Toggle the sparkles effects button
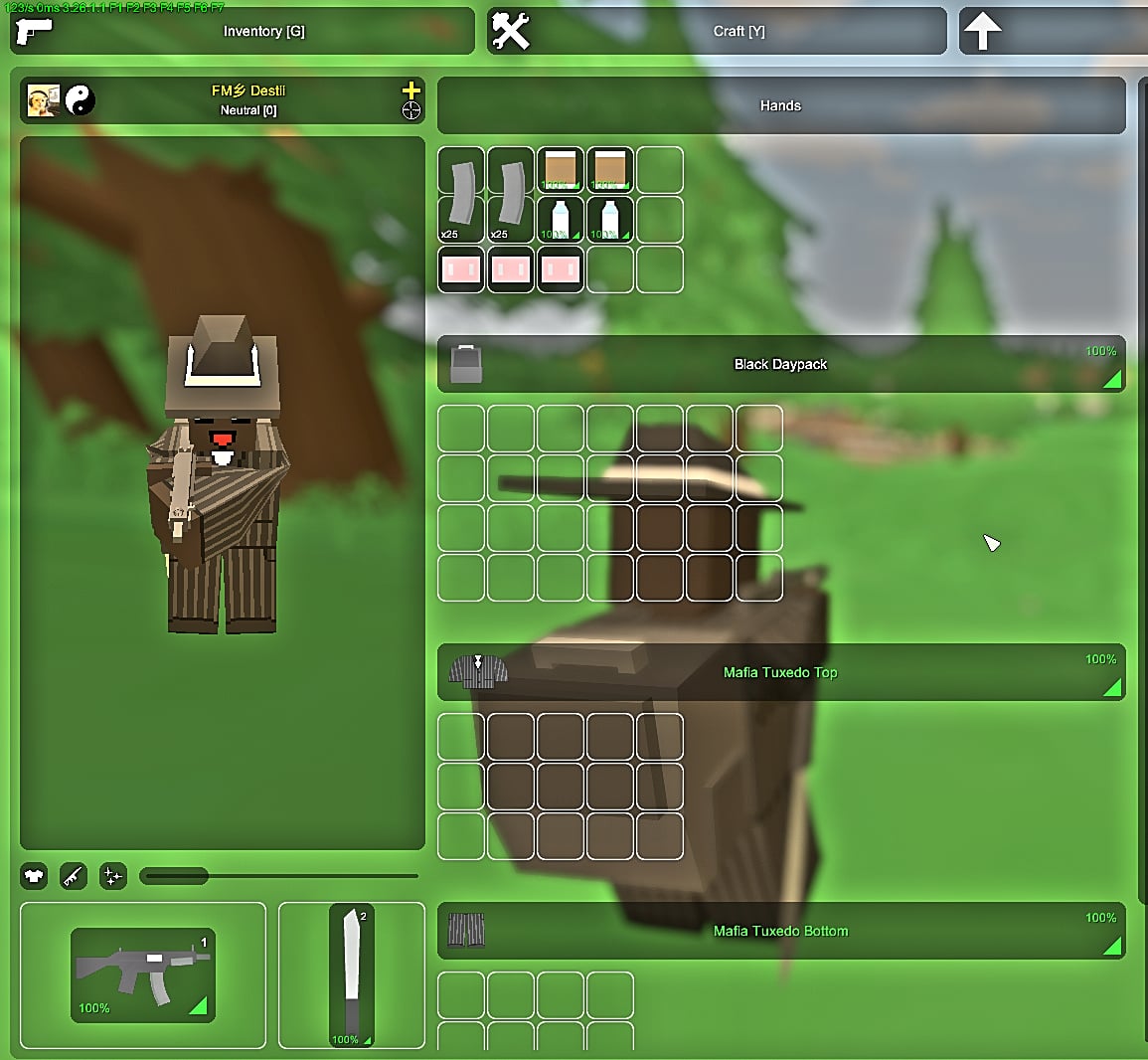 113,876
